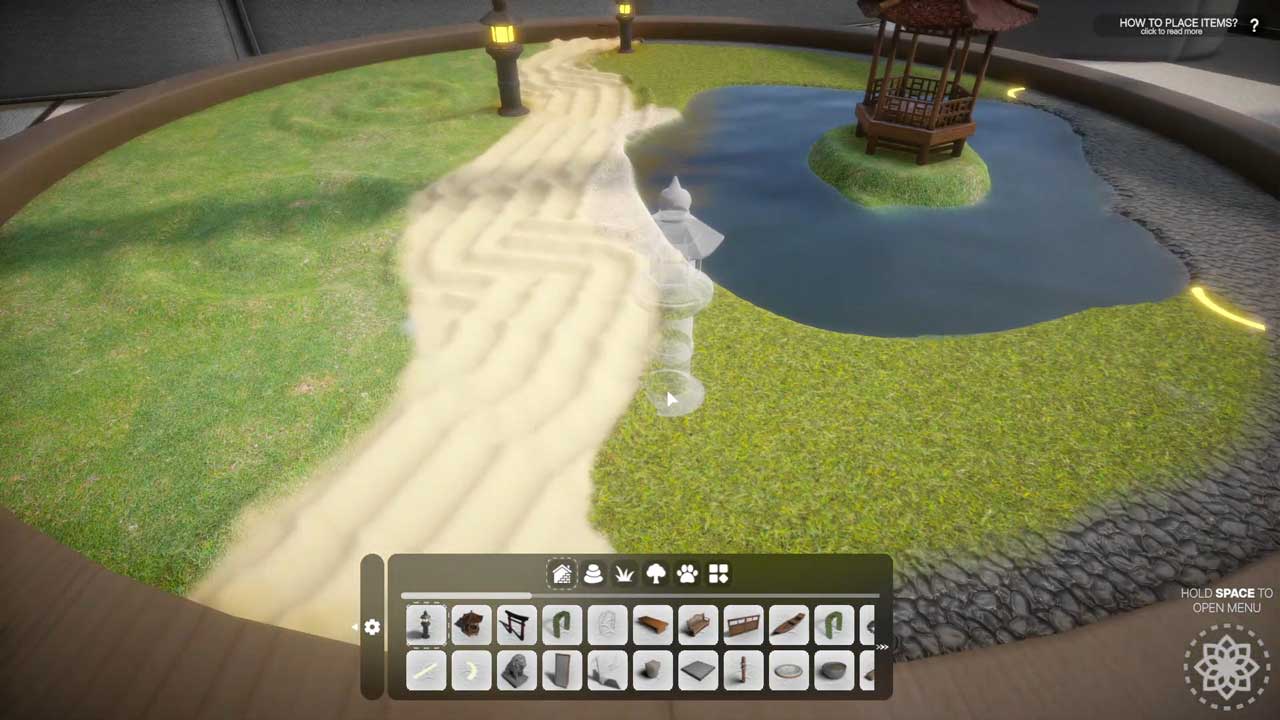Open the grass plants category
This screenshot has width=1280, height=720.
click(x=625, y=574)
